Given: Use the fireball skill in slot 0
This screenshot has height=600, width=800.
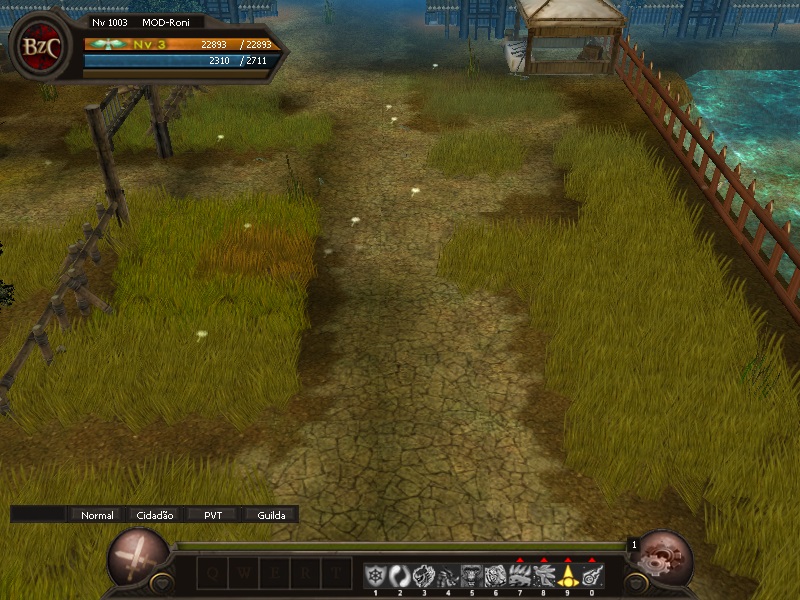Looking at the screenshot, I should click(591, 575).
